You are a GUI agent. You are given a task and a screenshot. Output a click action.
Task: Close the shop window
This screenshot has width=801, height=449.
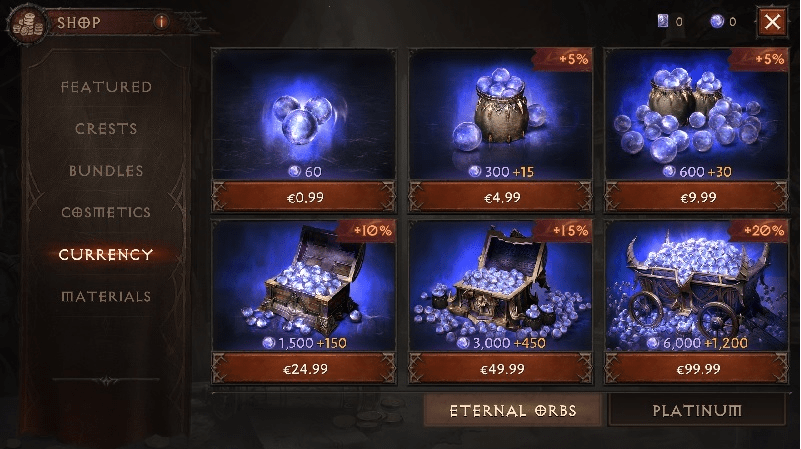pos(771,21)
